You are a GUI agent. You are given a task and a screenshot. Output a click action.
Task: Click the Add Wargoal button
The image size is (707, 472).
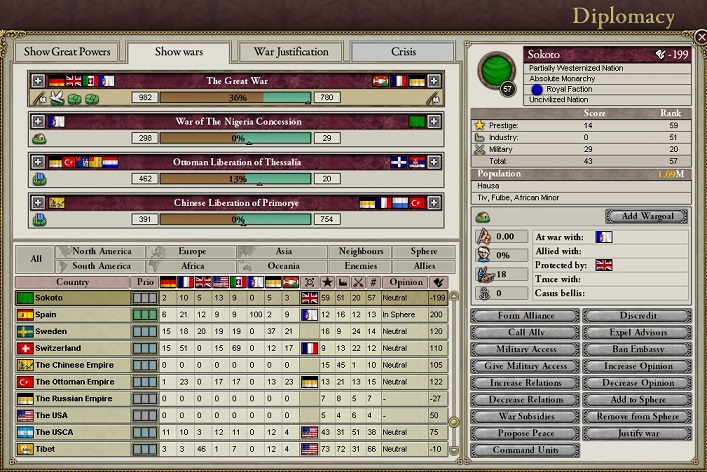click(646, 216)
